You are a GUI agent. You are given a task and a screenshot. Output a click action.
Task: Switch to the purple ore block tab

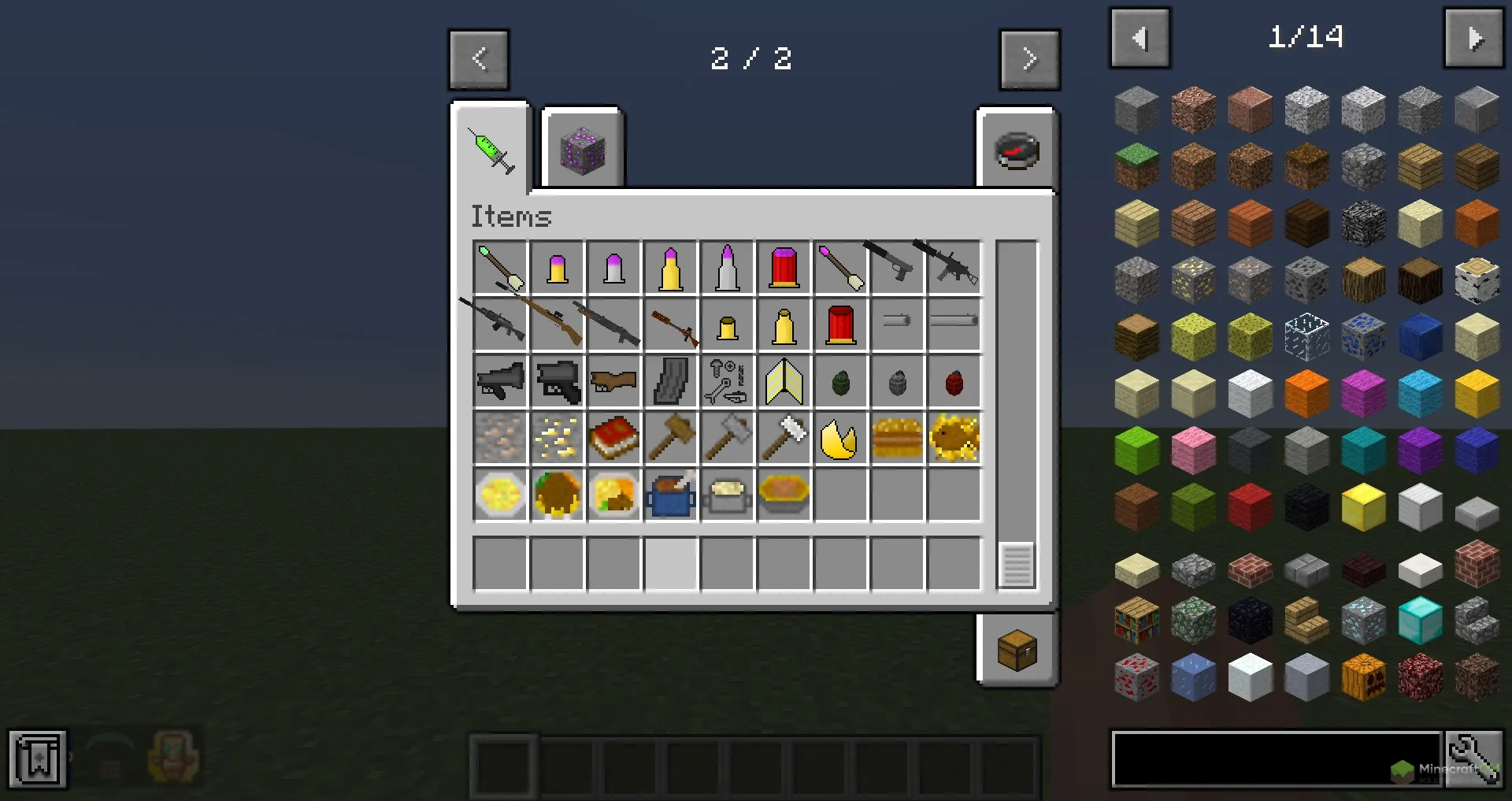(x=583, y=151)
